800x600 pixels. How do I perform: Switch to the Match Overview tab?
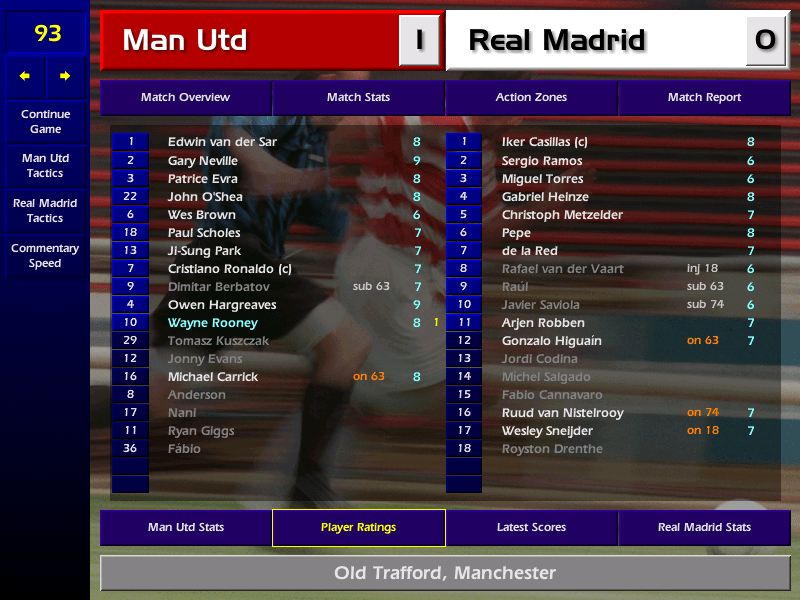click(185, 98)
